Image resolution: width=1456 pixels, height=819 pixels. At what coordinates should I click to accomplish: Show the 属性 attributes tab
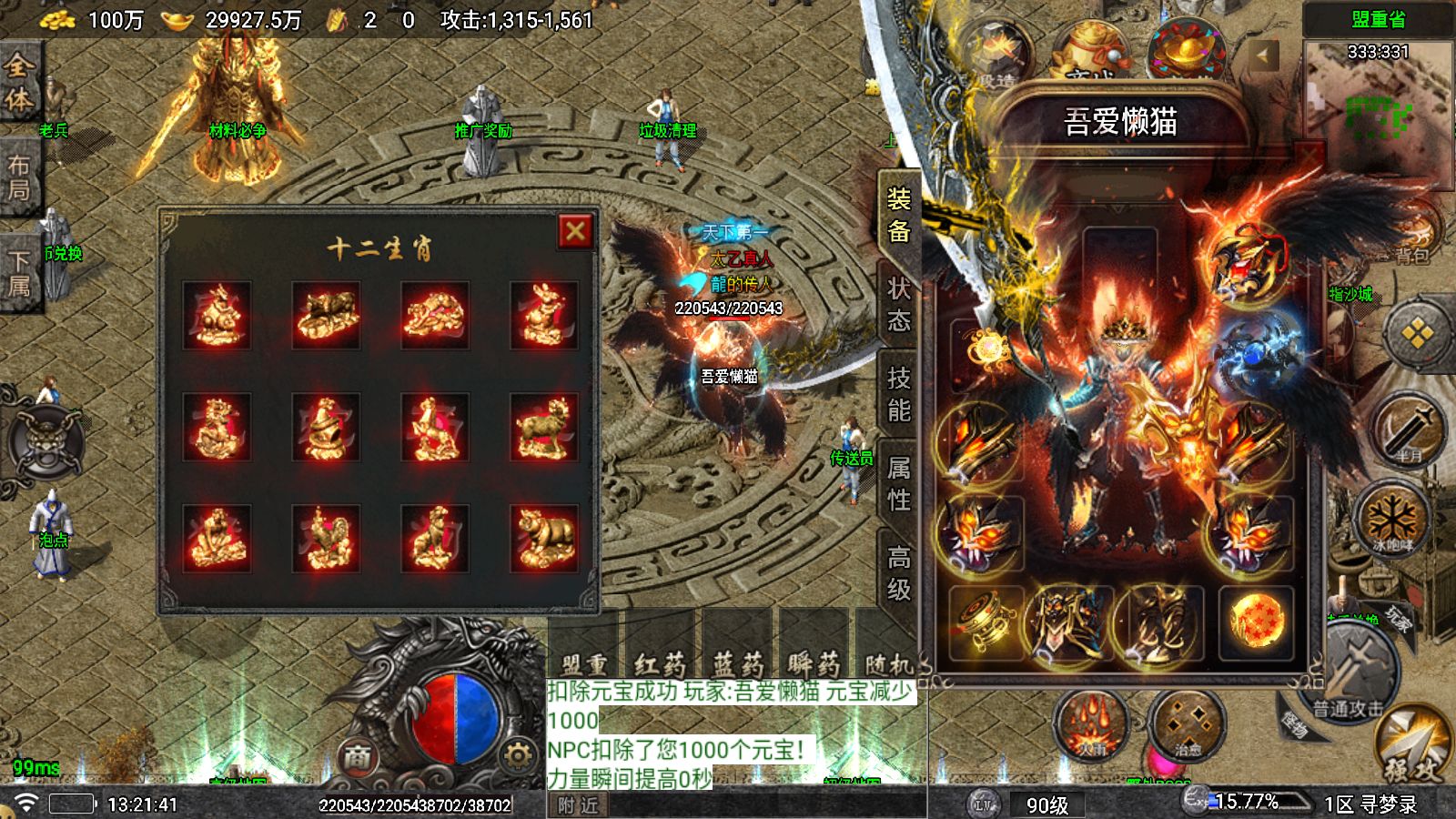[899, 483]
